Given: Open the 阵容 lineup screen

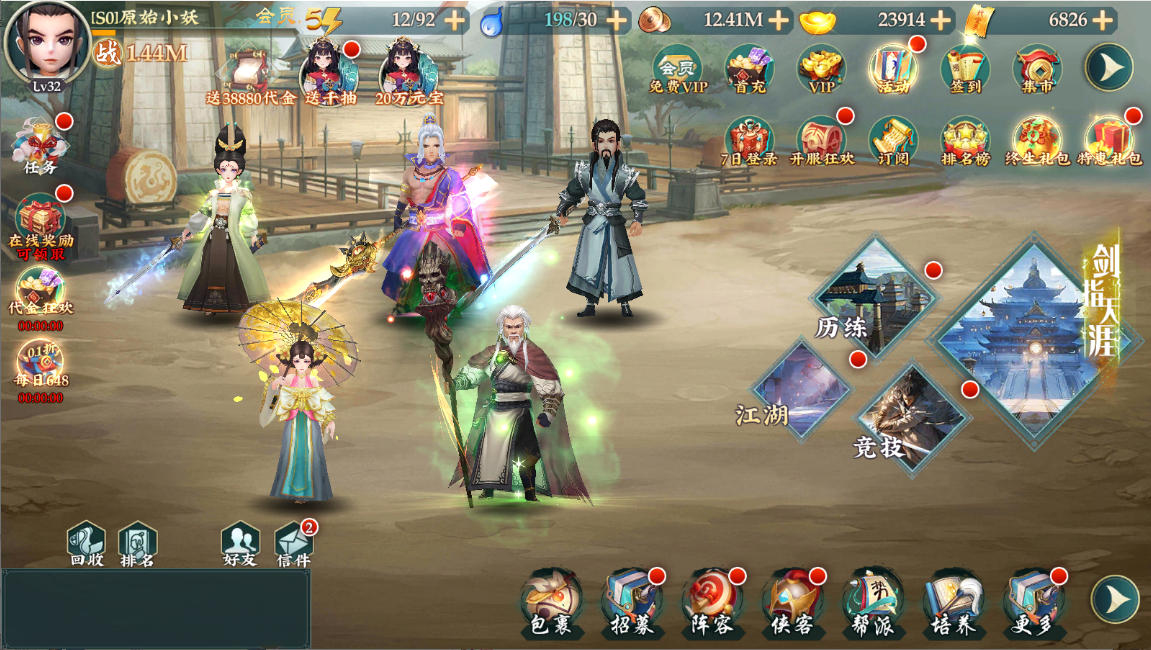Looking at the screenshot, I should [x=713, y=602].
